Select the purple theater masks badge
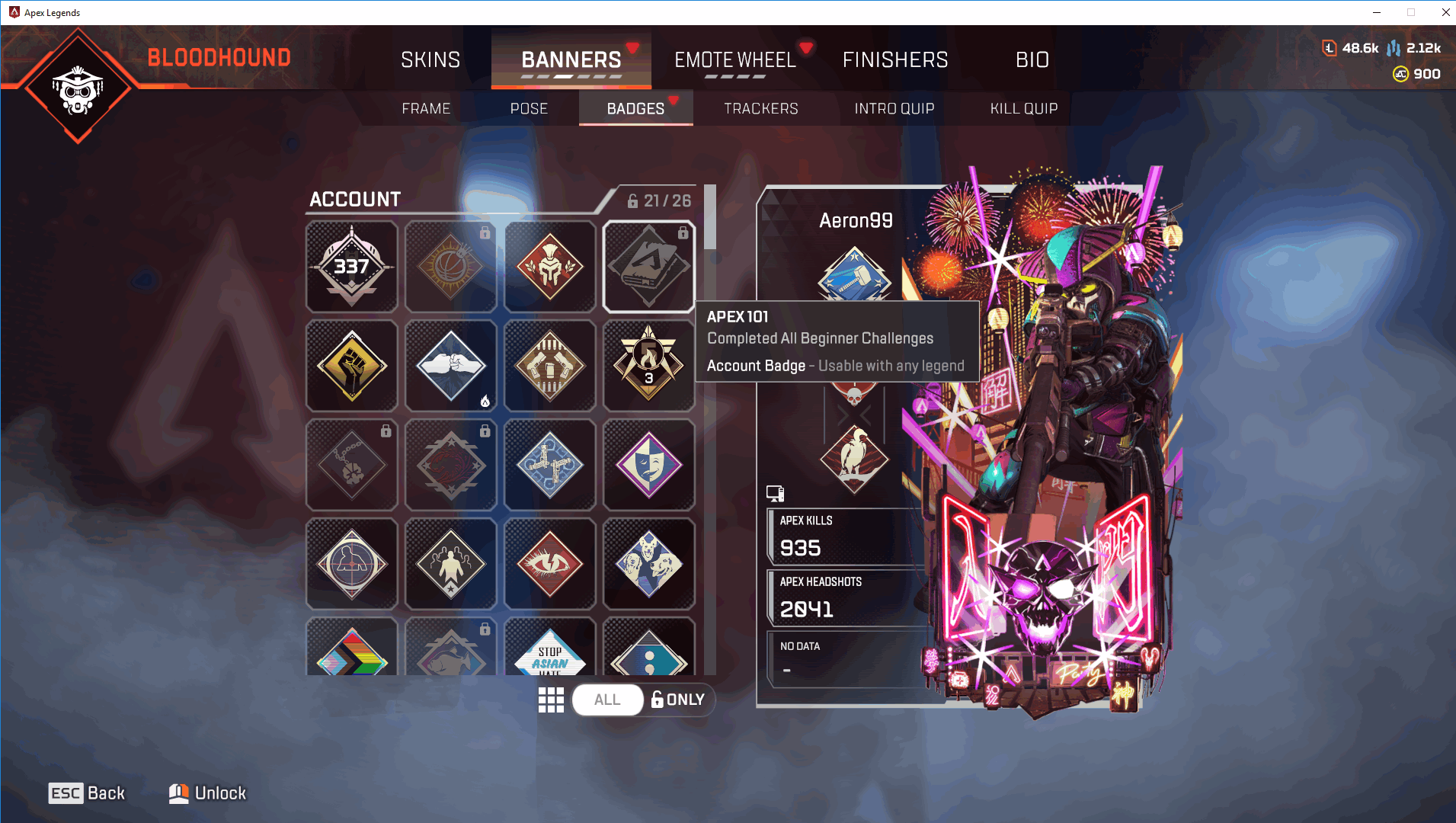 pyautogui.click(x=648, y=465)
